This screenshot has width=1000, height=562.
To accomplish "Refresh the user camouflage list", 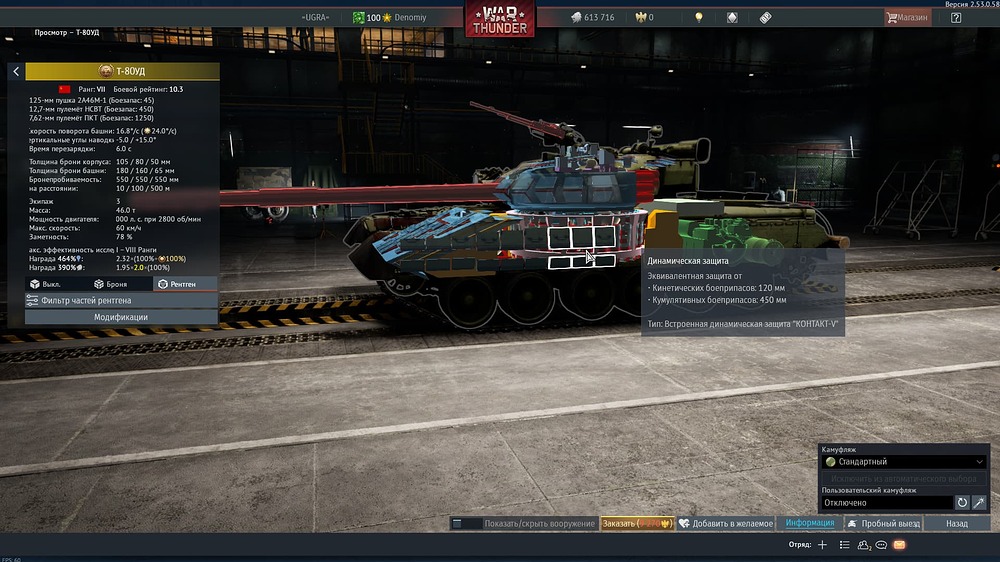I will 962,503.
